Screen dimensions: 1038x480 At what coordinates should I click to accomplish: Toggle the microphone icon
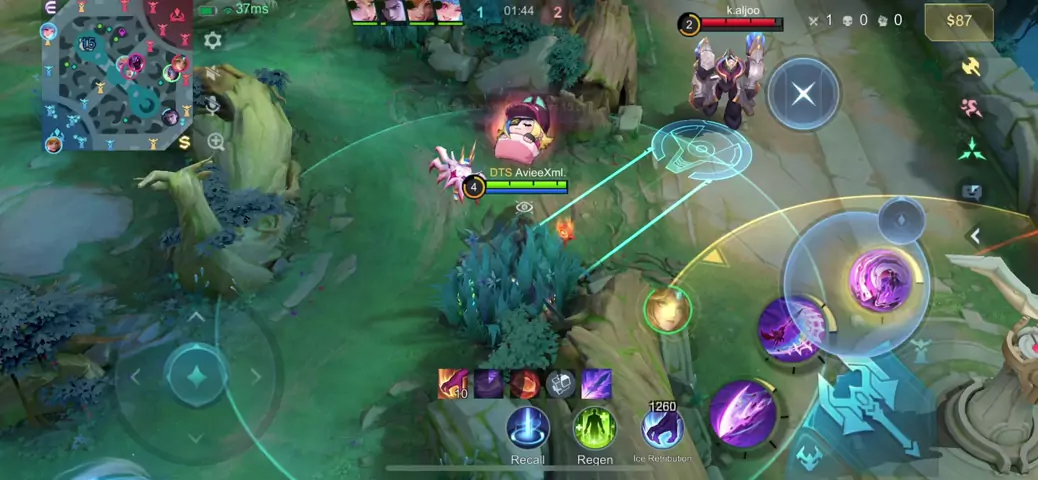pyautogui.click(x=213, y=104)
